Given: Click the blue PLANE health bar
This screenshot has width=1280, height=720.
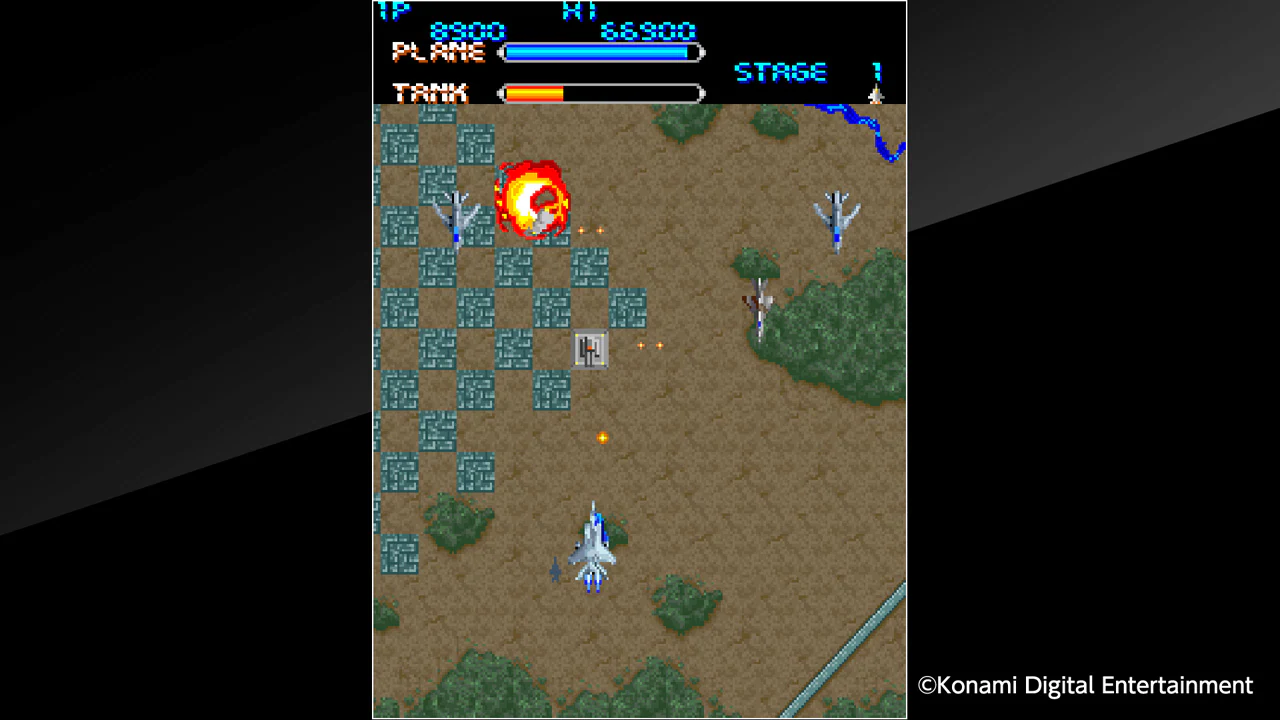Looking at the screenshot, I should point(600,52).
